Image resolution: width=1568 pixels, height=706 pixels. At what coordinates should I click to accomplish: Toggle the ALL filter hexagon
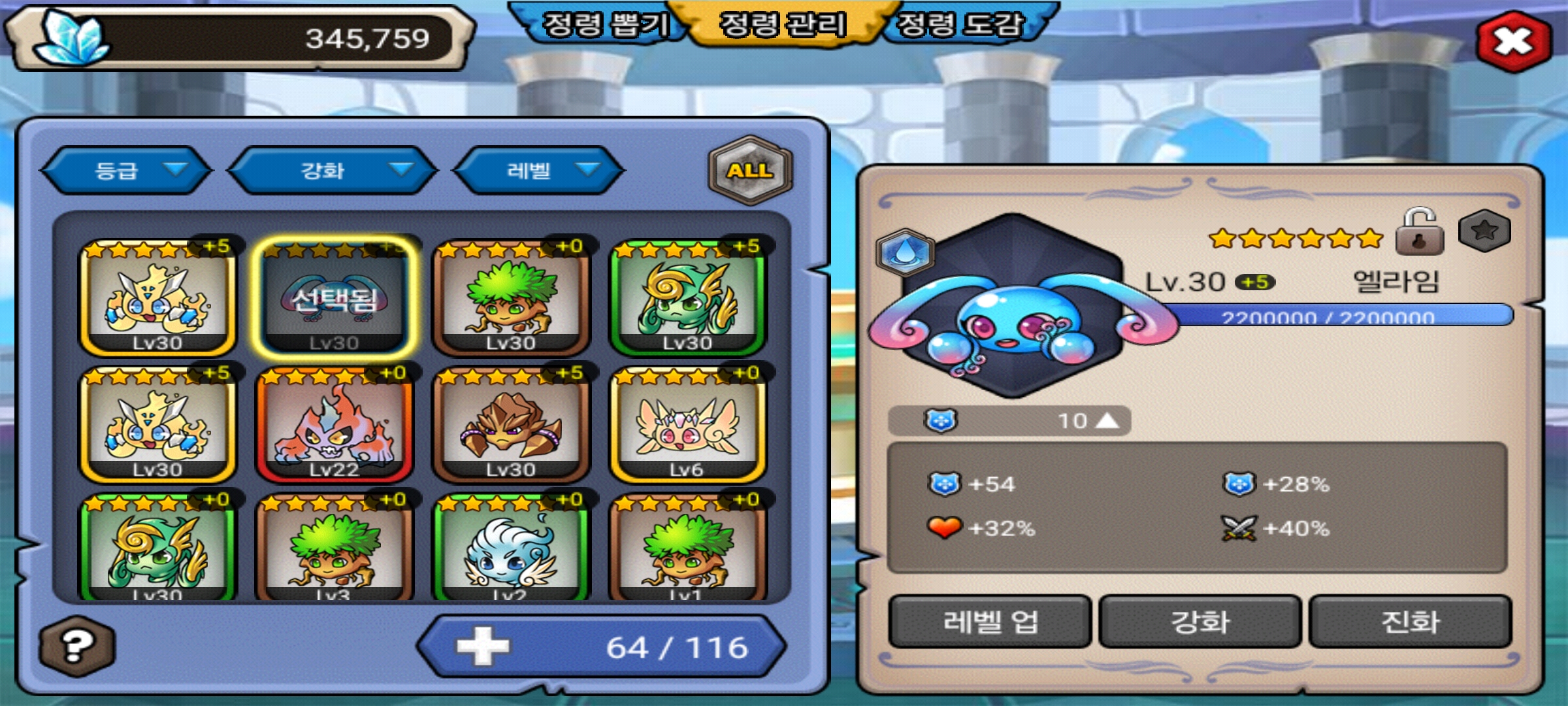click(751, 170)
